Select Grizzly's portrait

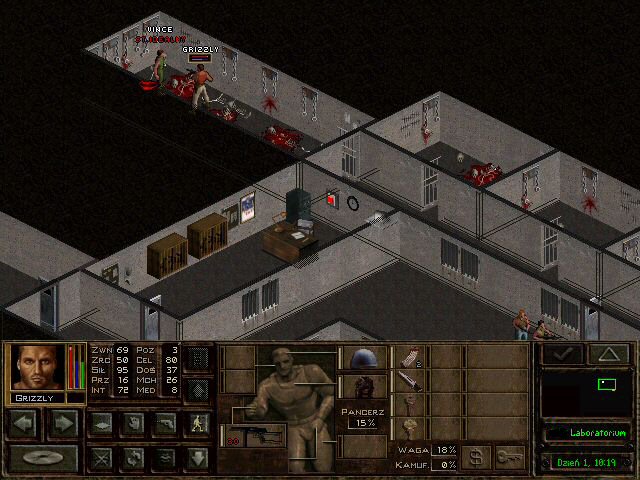[38, 368]
